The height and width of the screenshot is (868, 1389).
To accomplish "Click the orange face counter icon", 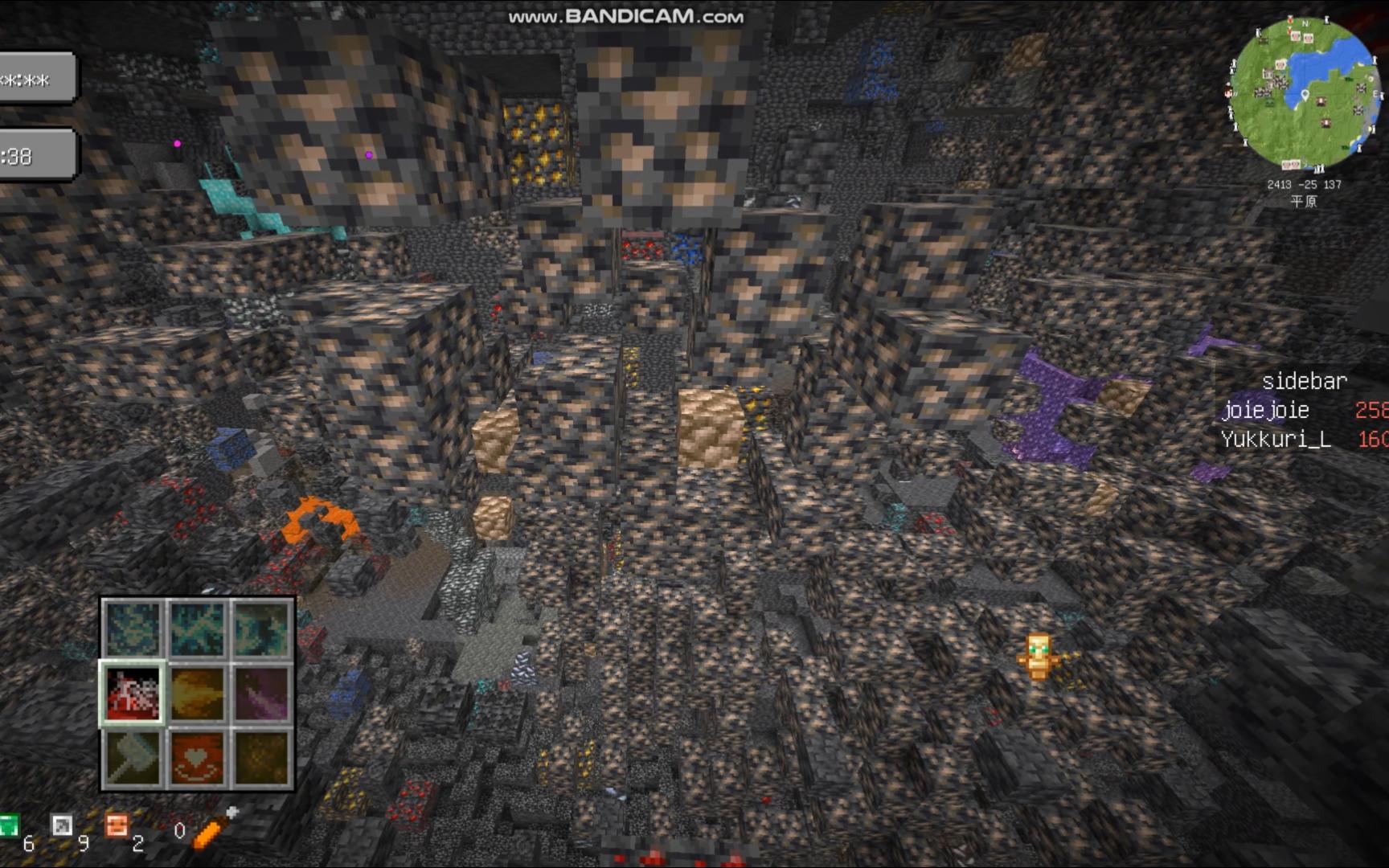I will point(117,826).
